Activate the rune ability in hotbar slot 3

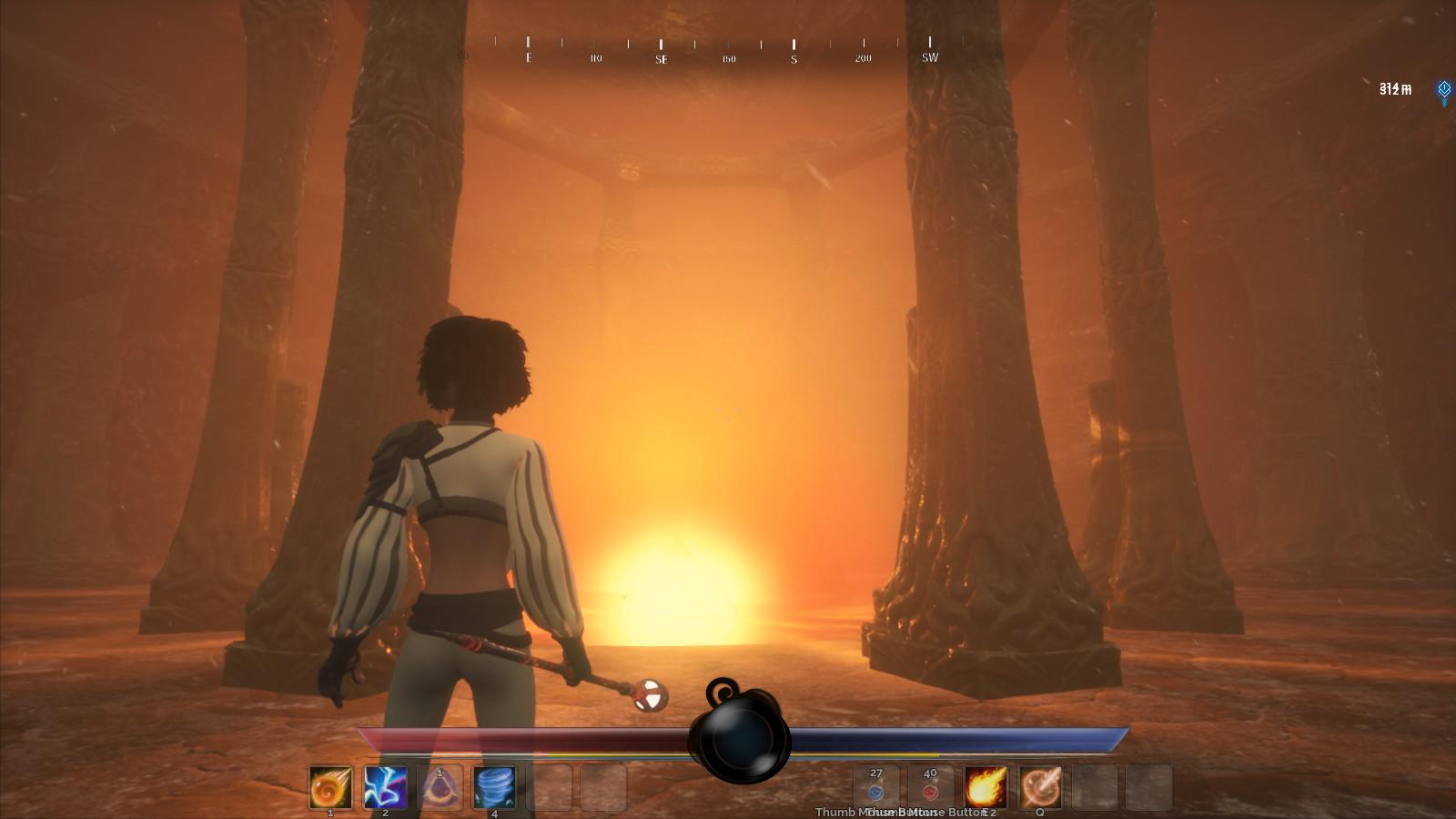(440, 786)
